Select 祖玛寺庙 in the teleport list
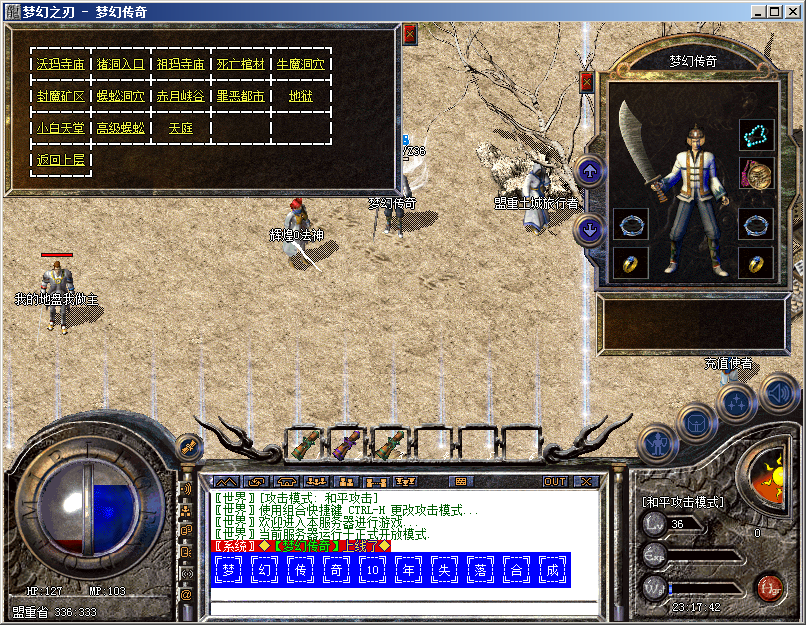Screen dimensions: 806x625 [x=180, y=64]
